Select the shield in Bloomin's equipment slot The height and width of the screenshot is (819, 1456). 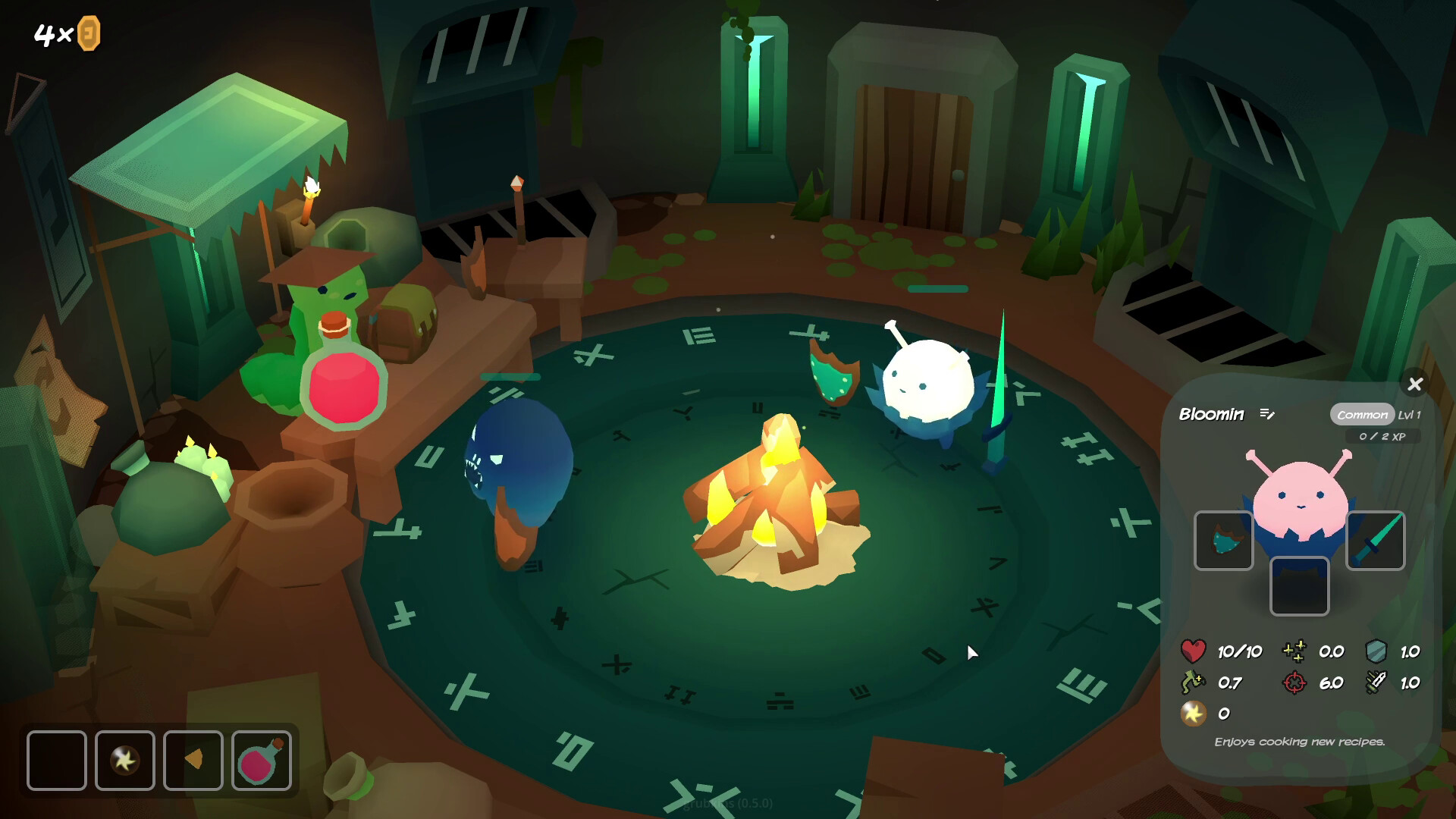tap(1224, 540)
